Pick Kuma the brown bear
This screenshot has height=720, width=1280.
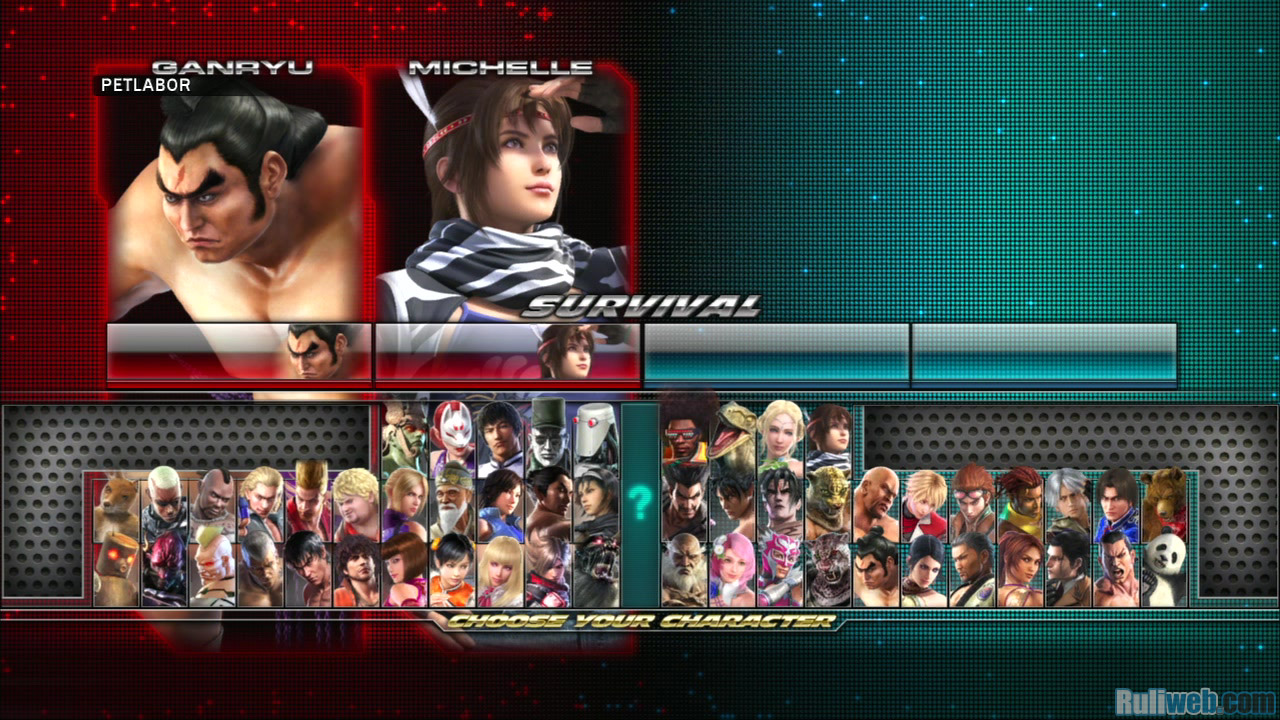1164,500
